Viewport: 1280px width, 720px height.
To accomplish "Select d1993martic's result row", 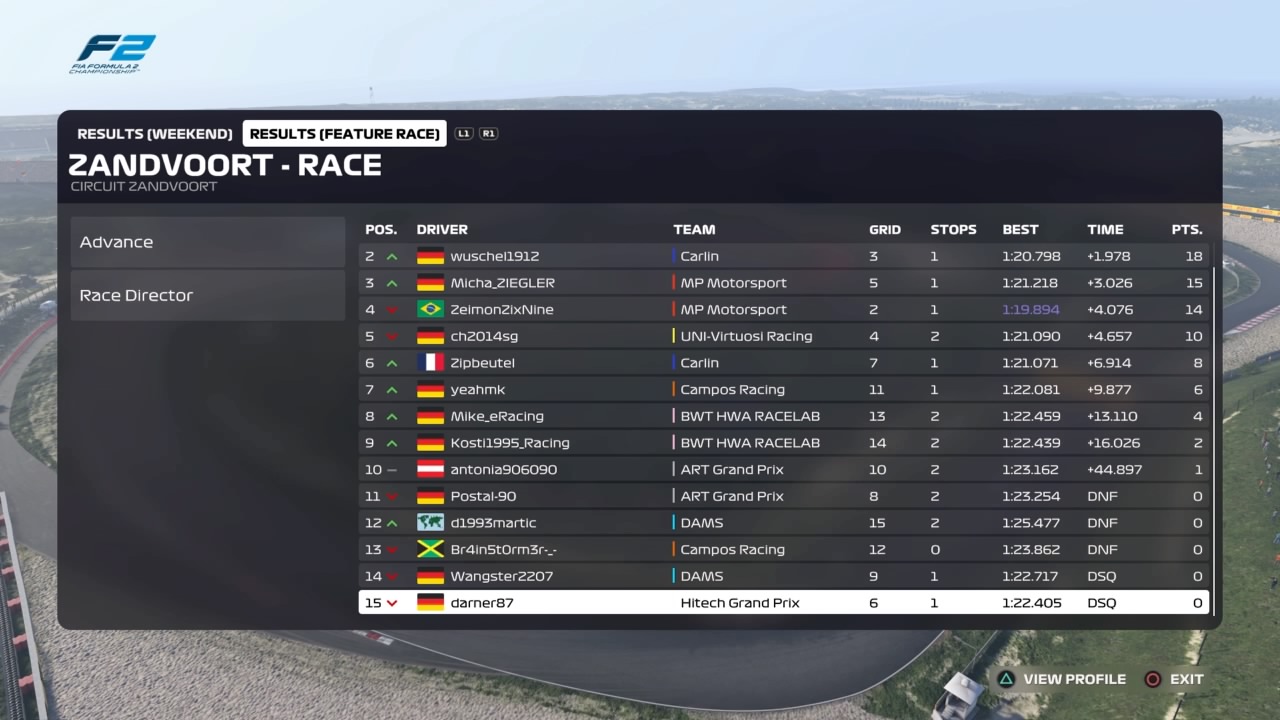I will (783, 523).
